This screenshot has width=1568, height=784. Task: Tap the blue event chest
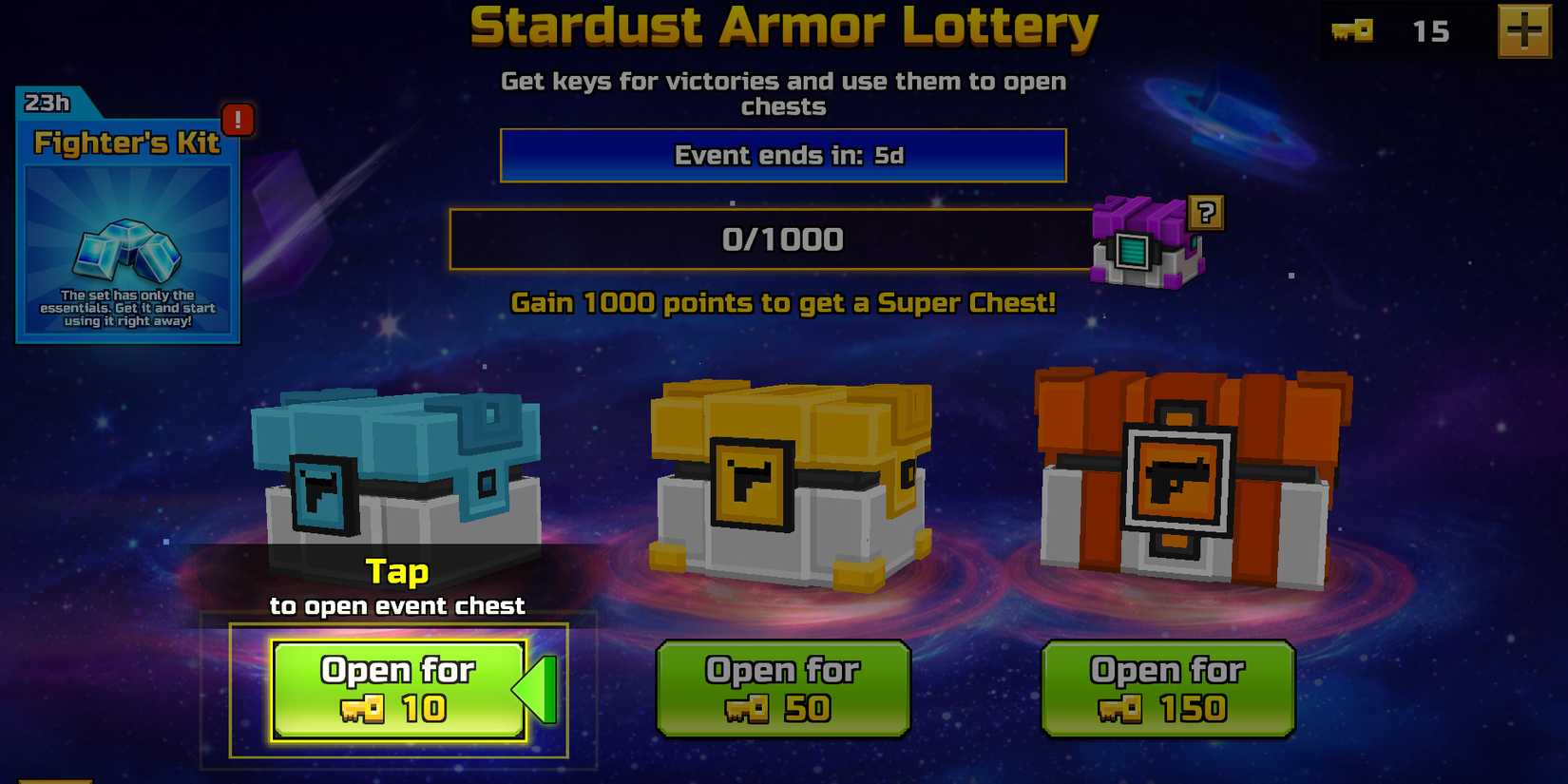[399, 475]
